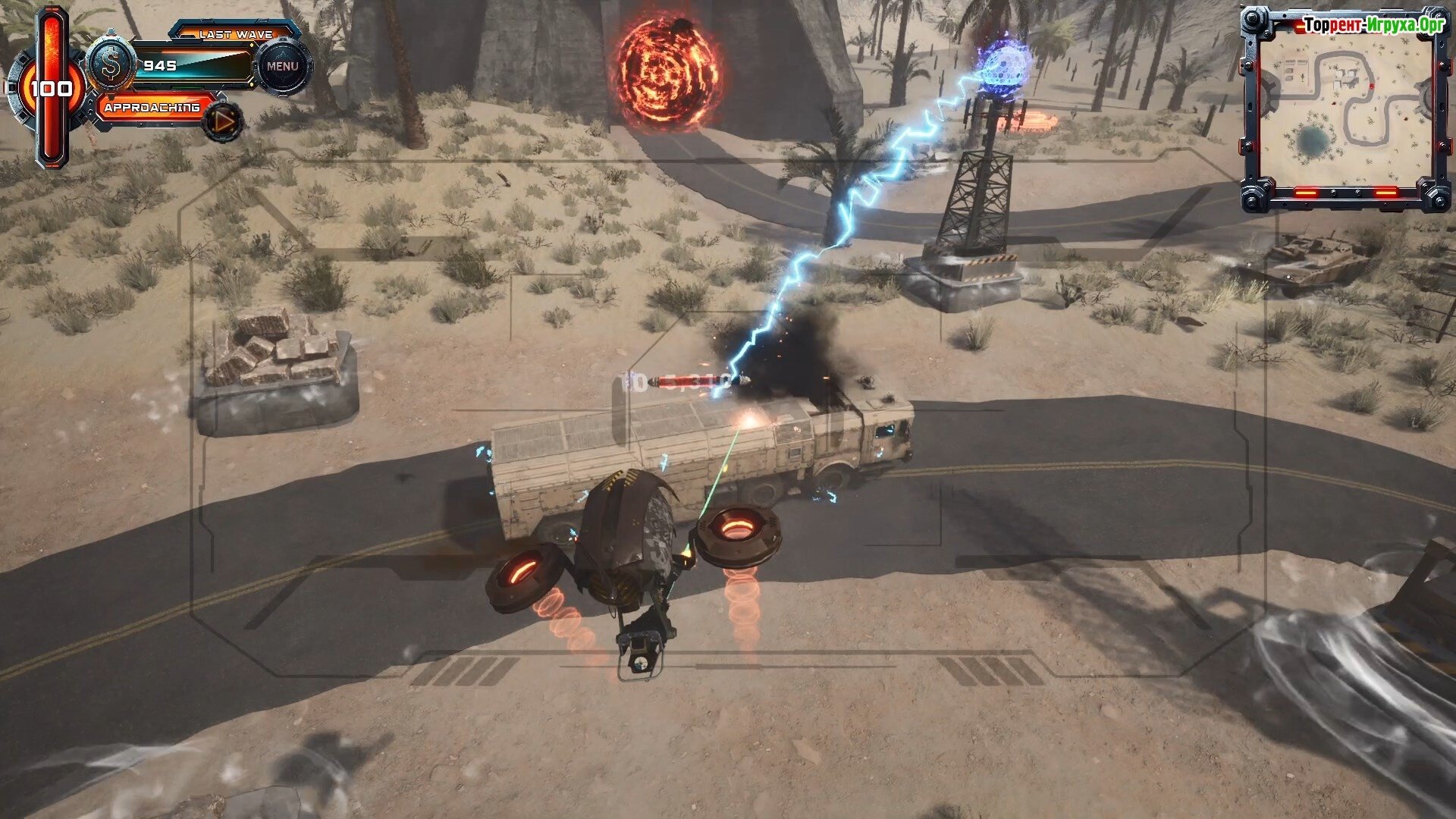Click the orange play arrow next-wave button
The height and width of the screenshot is (819, 1456).
(223, 121)
